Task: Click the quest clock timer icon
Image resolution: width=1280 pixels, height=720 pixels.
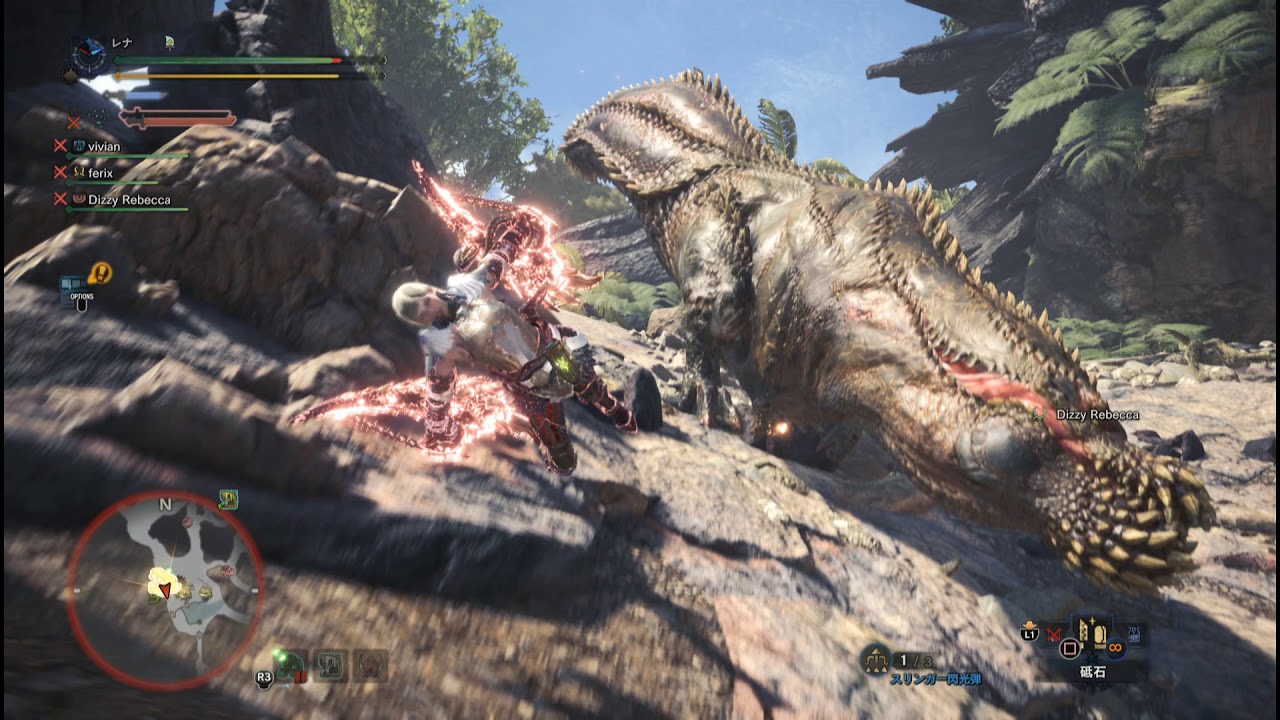Action: [89, 54]
